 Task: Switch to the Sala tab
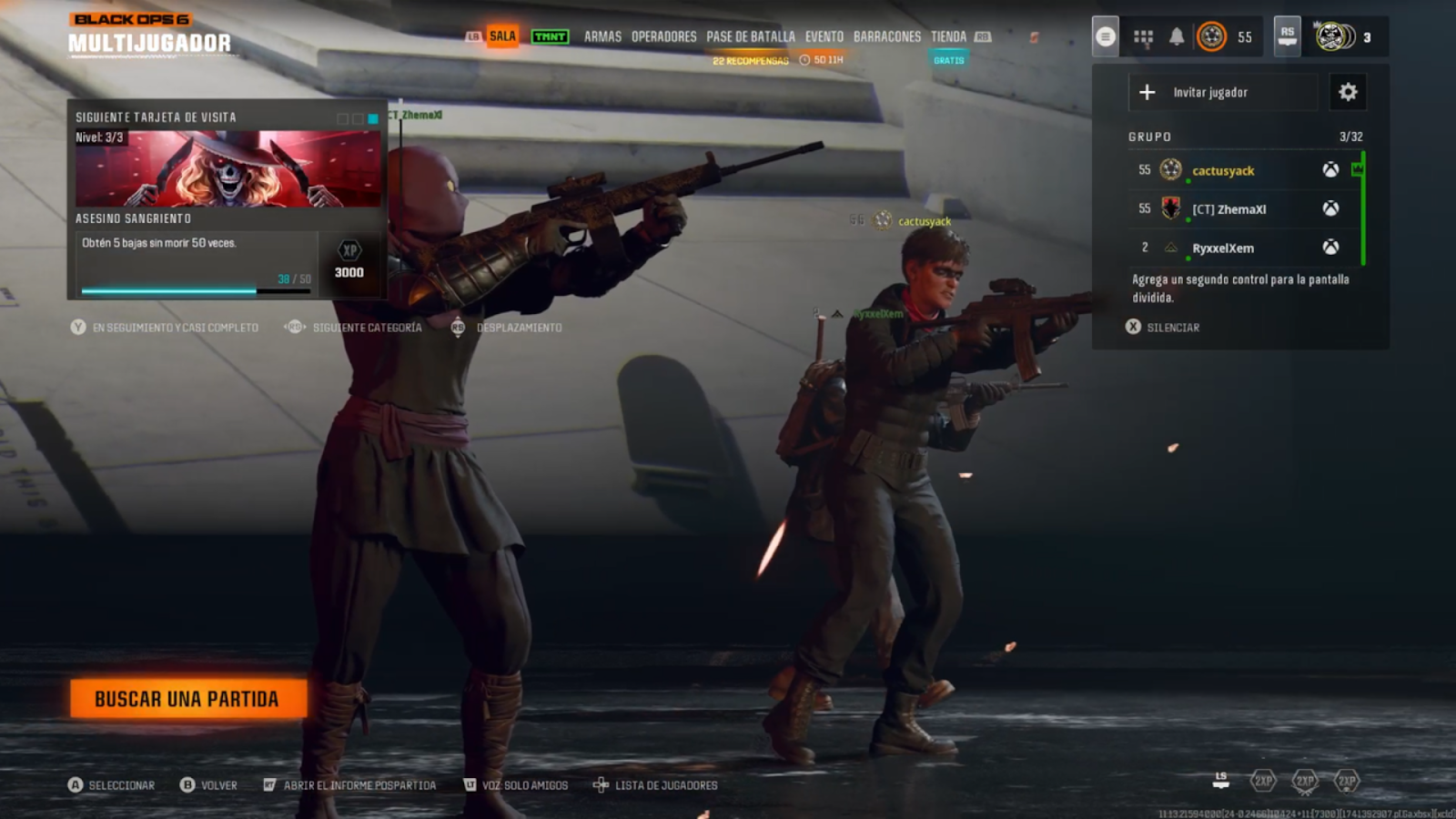(502, 36)
